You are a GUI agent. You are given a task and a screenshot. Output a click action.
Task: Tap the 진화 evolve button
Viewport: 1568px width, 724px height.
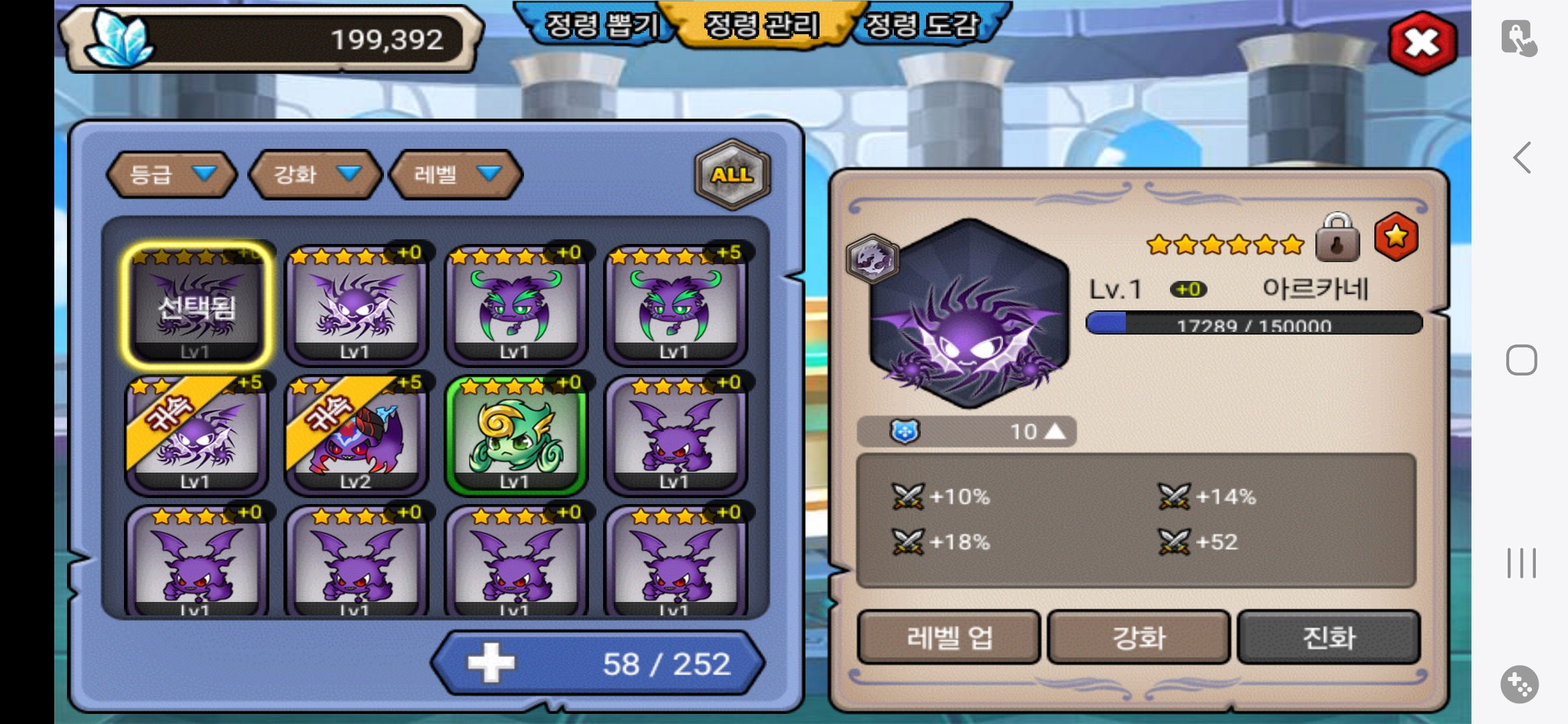1329,637
